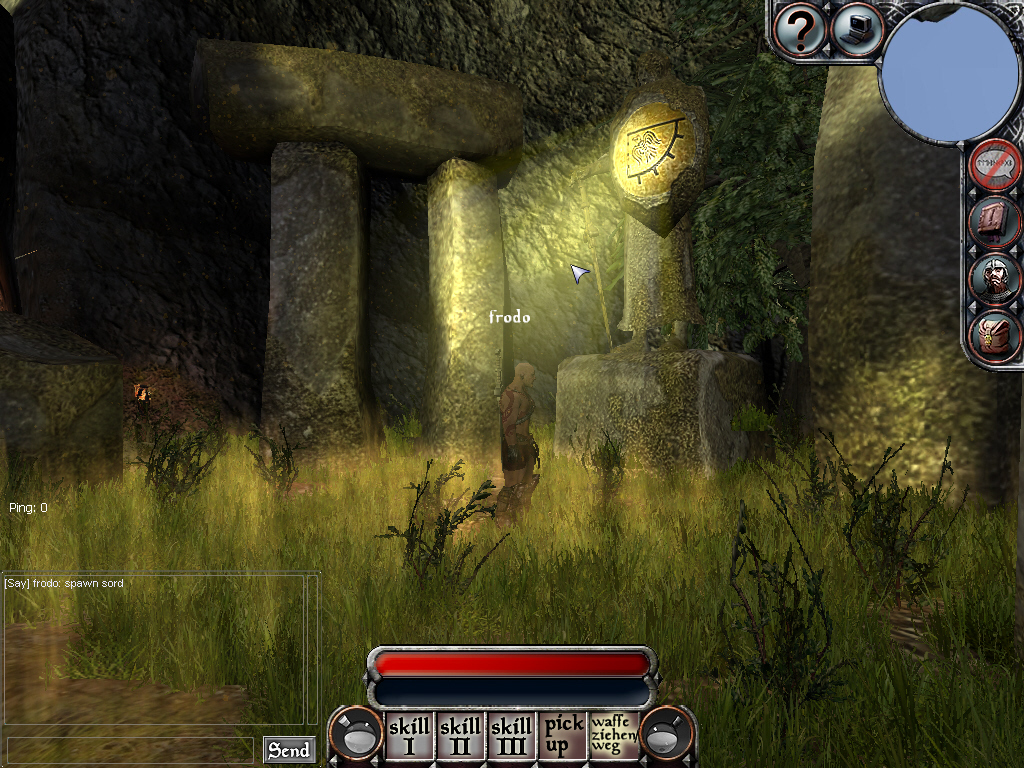The height and width of the screenshot is (768, 1024).
Task: Open the helmeted warrior character icon
Action: (x=996, y=279)
